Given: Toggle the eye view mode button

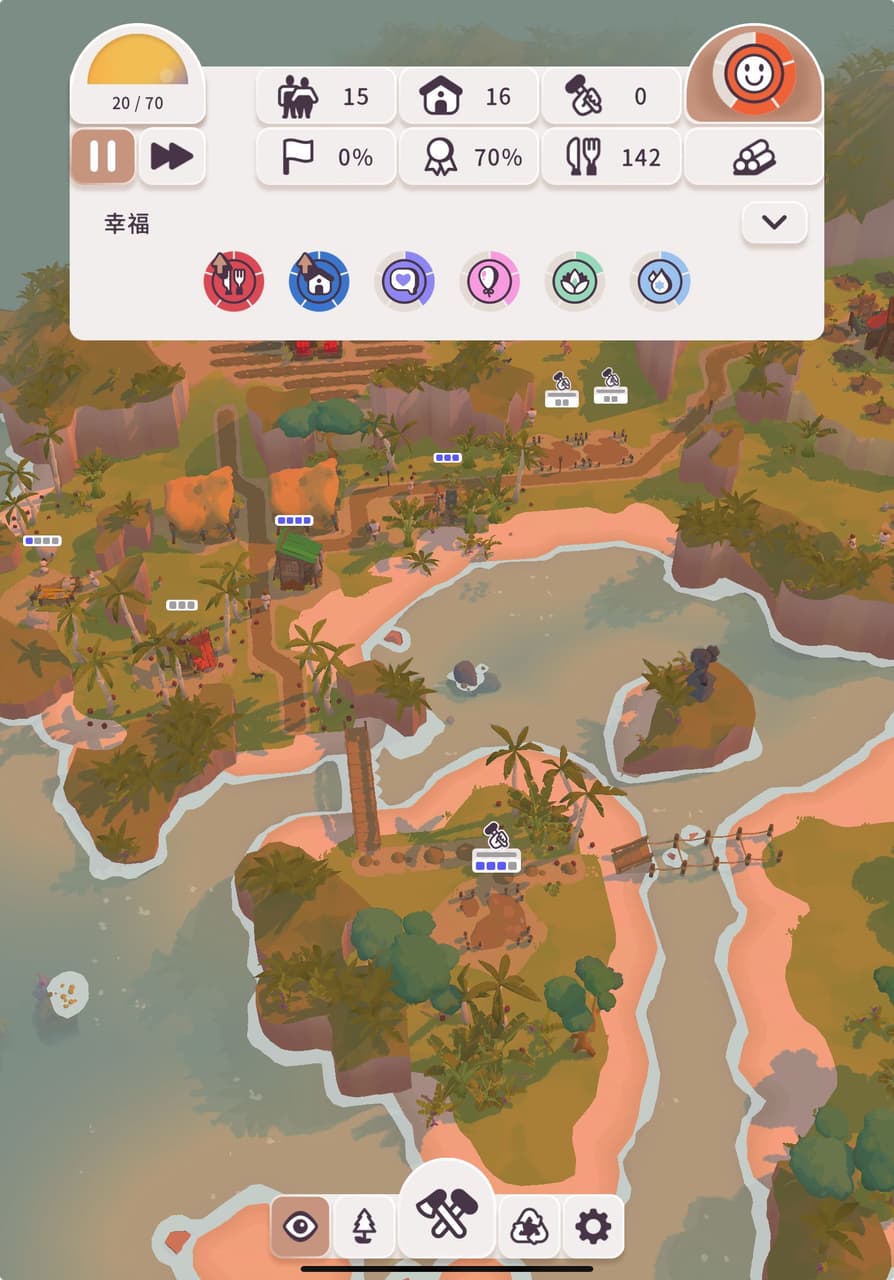Looking at the screenshot, I should pos(300,1226).
